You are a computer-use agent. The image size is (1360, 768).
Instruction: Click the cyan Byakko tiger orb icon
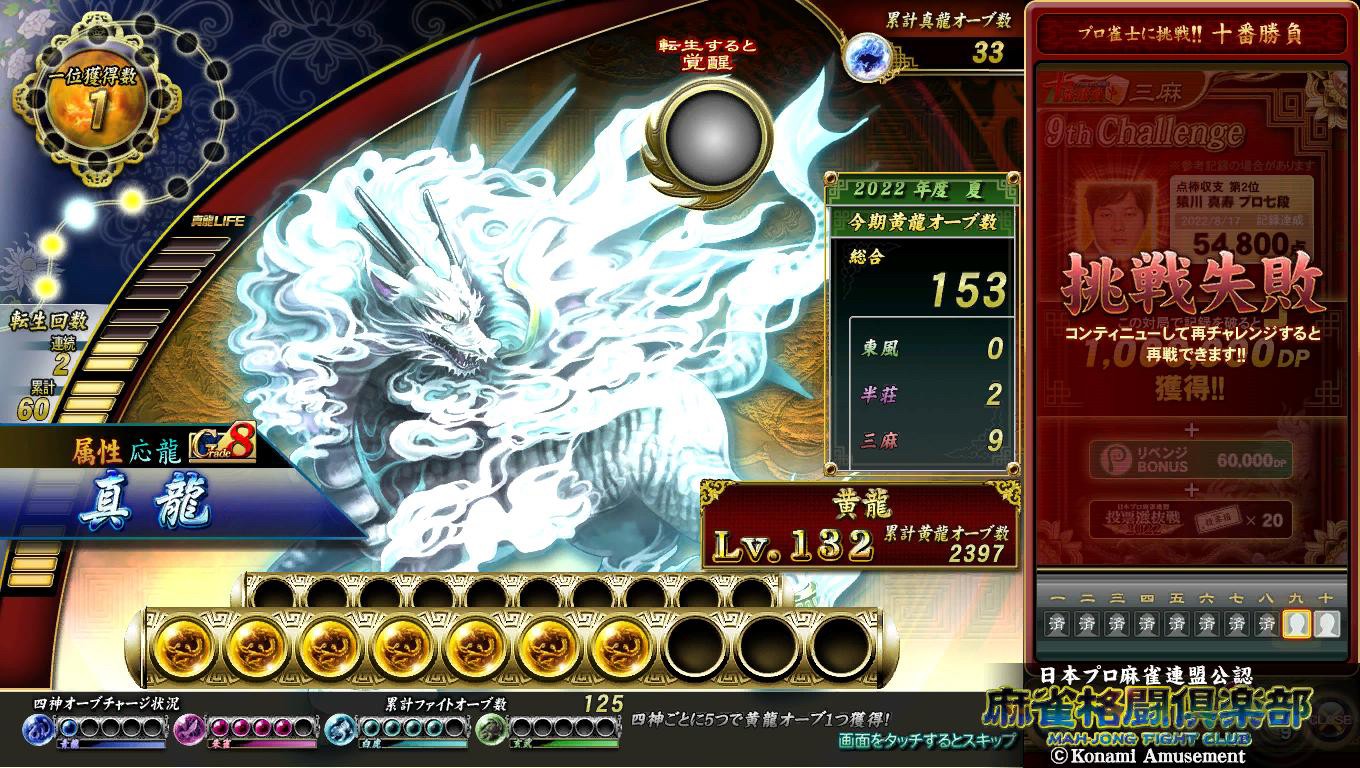point(340,730)
